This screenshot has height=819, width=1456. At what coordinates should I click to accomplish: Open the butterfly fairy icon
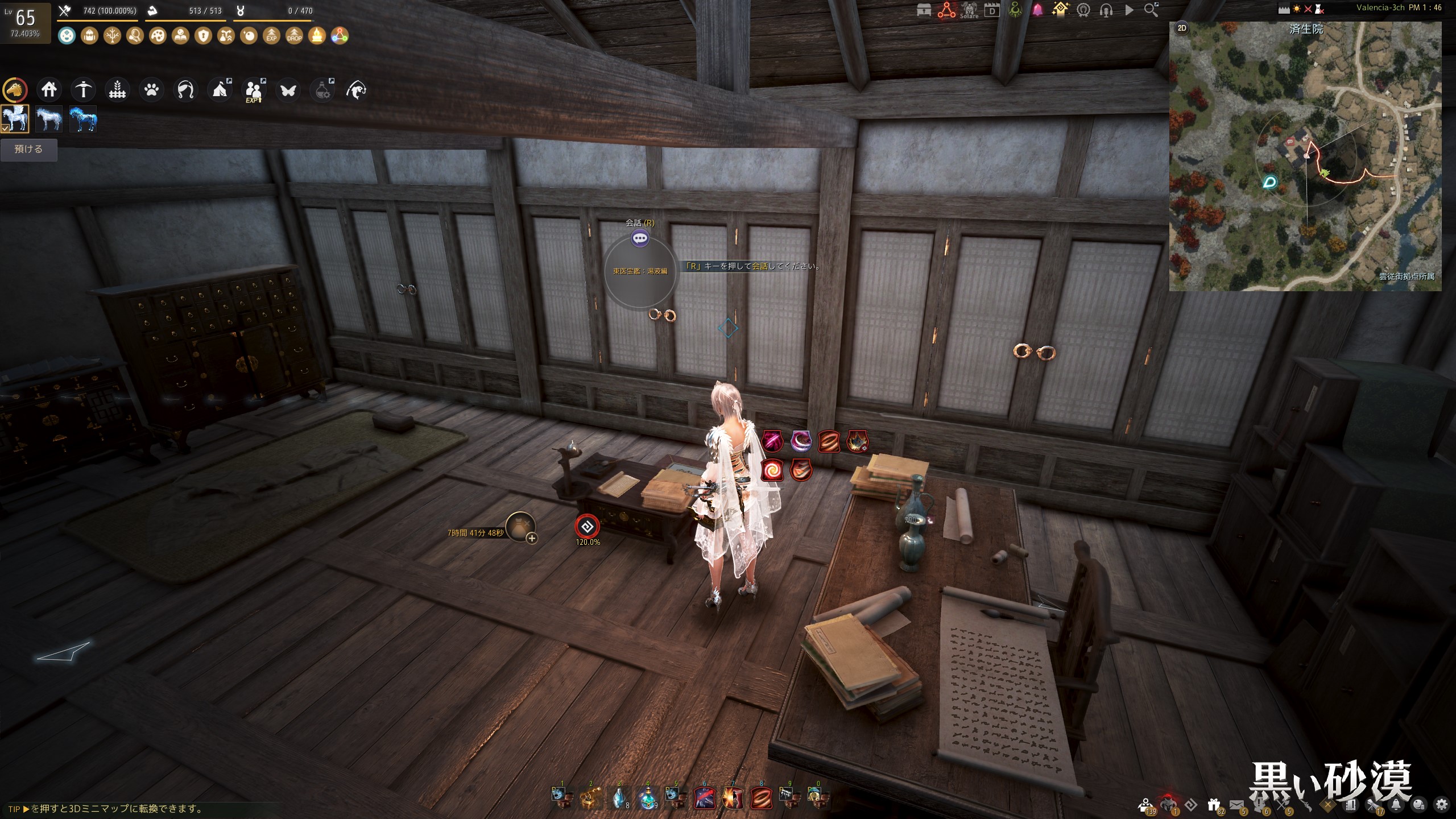pyautogui.click(x=288, y=90)
